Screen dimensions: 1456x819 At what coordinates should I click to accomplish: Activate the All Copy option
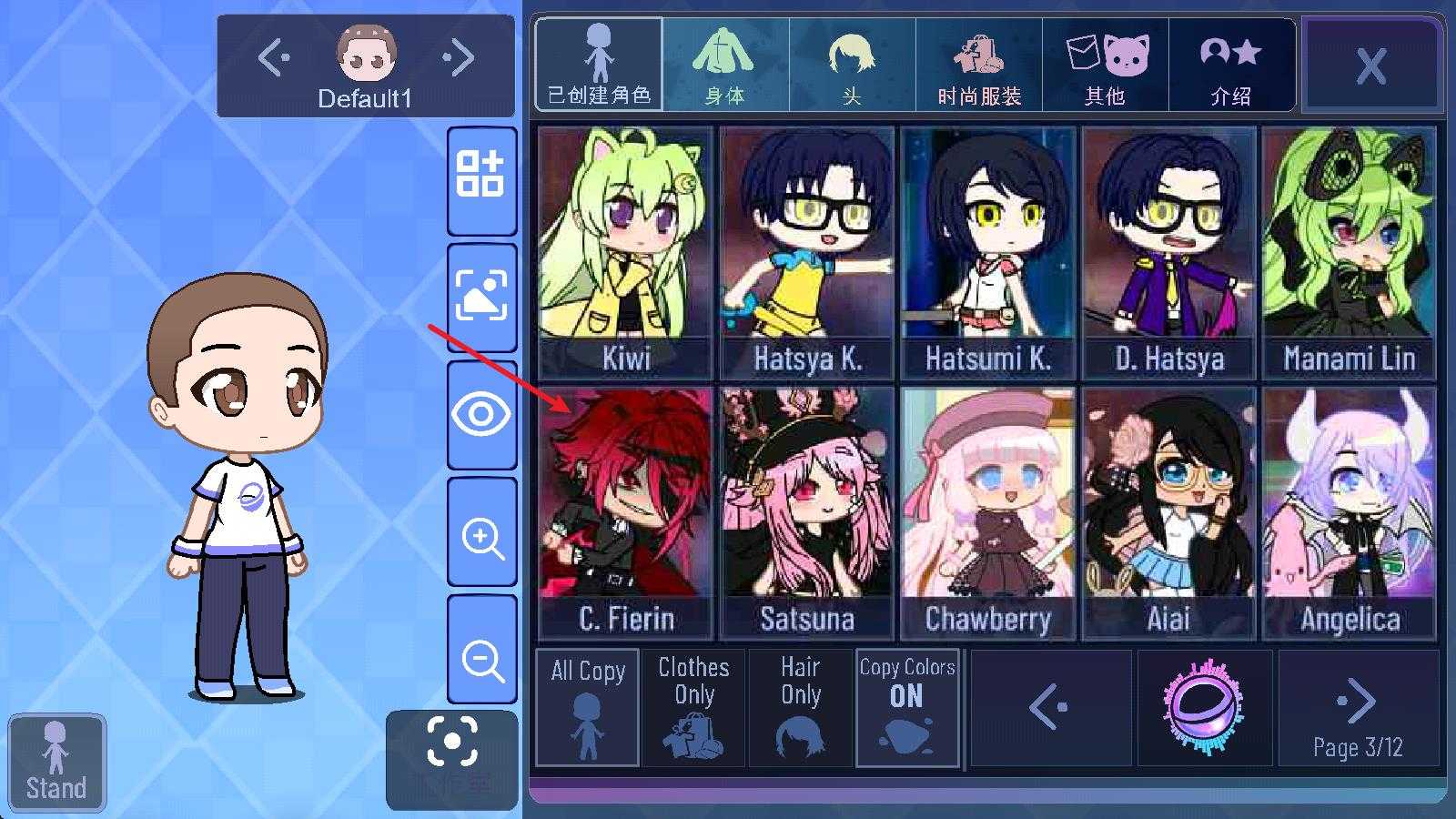(588, 708)
